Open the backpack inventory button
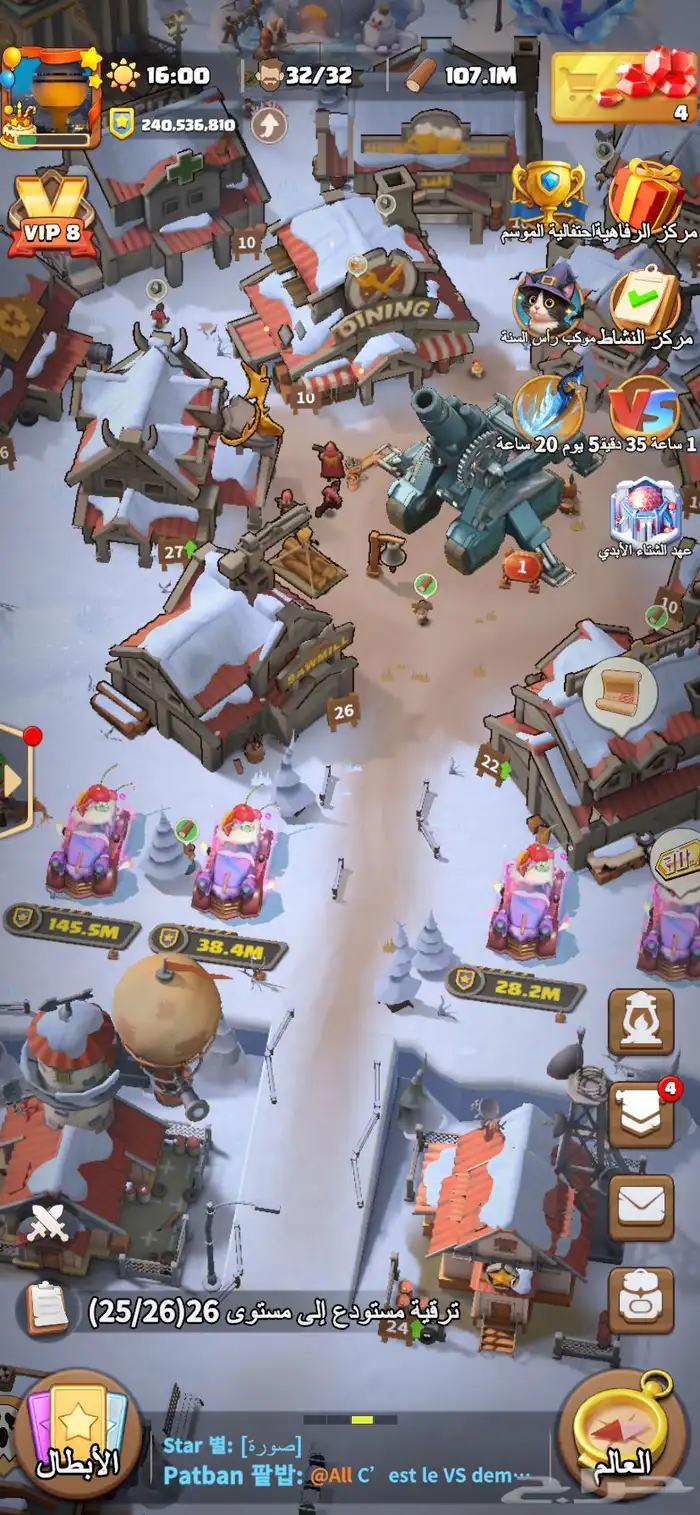The height and width of the screenshot is (1515, 700). pyautogui.click(x=641, y=1300)
